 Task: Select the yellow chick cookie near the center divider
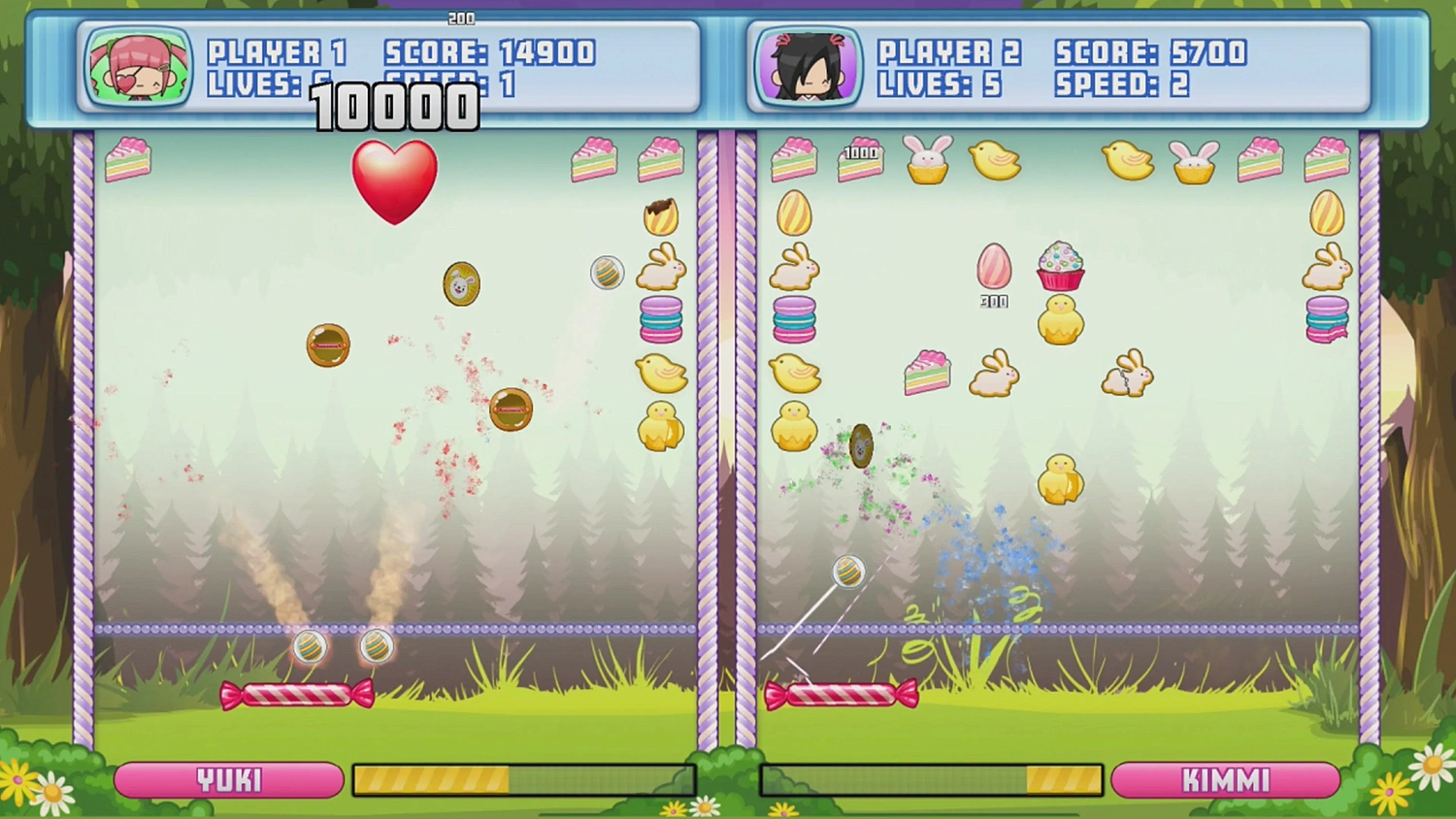pos(661,374)
